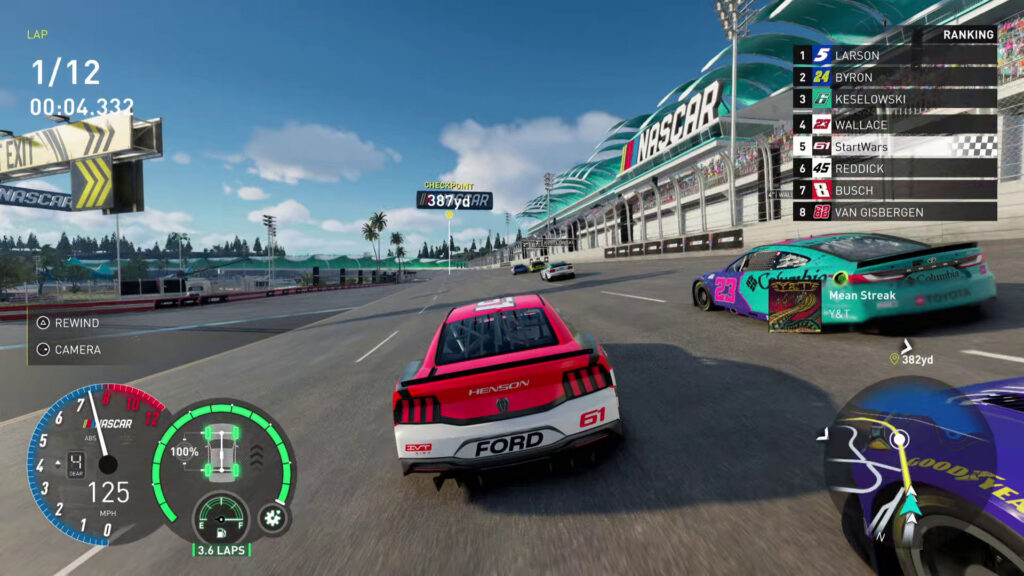Select the car tire status diagram
The height and width of the screenshot is (576, 1024).
click(220, 451)
